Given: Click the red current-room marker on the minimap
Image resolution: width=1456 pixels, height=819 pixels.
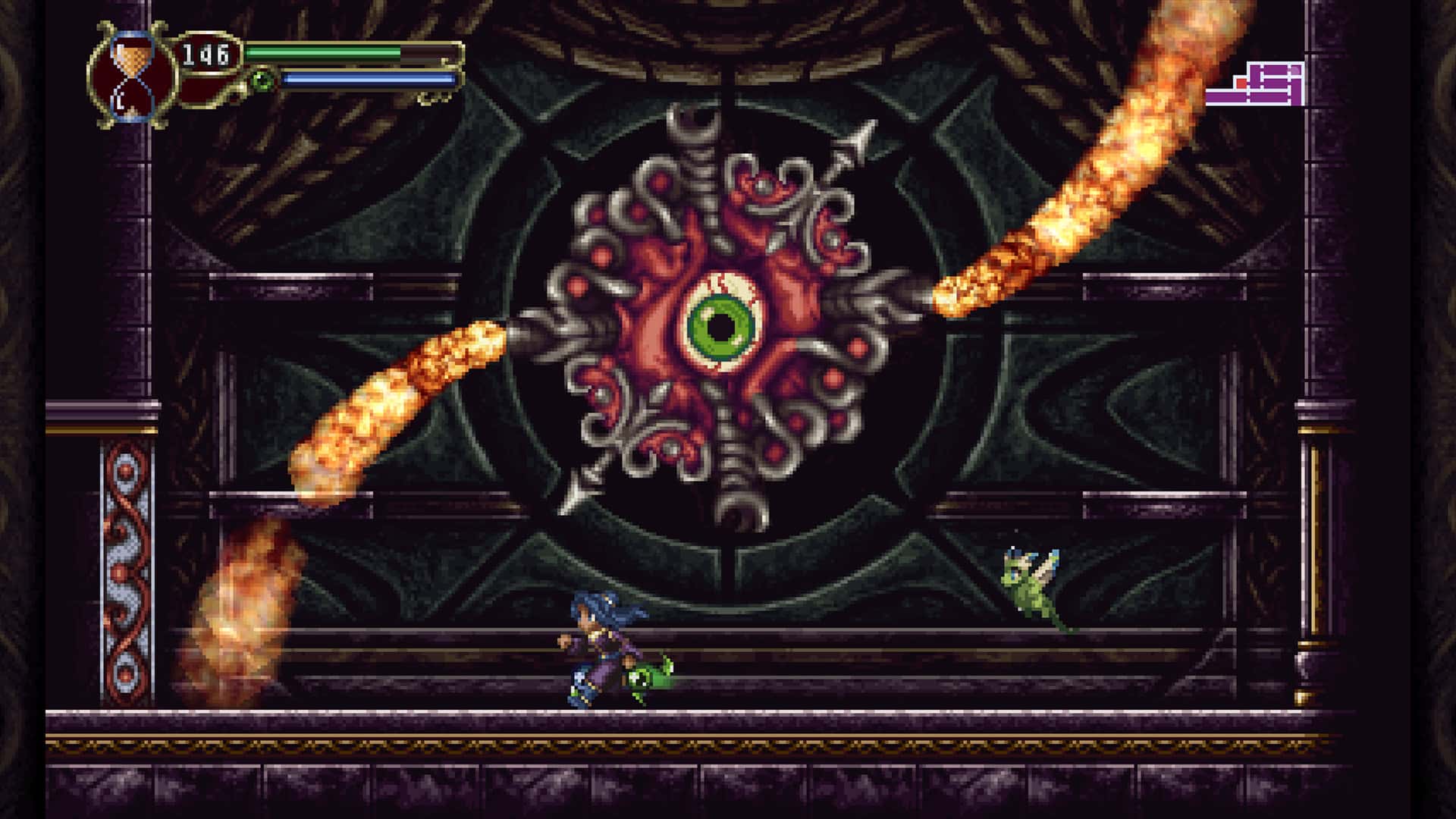Looking at the screenshot, I should pos(1241,83).
